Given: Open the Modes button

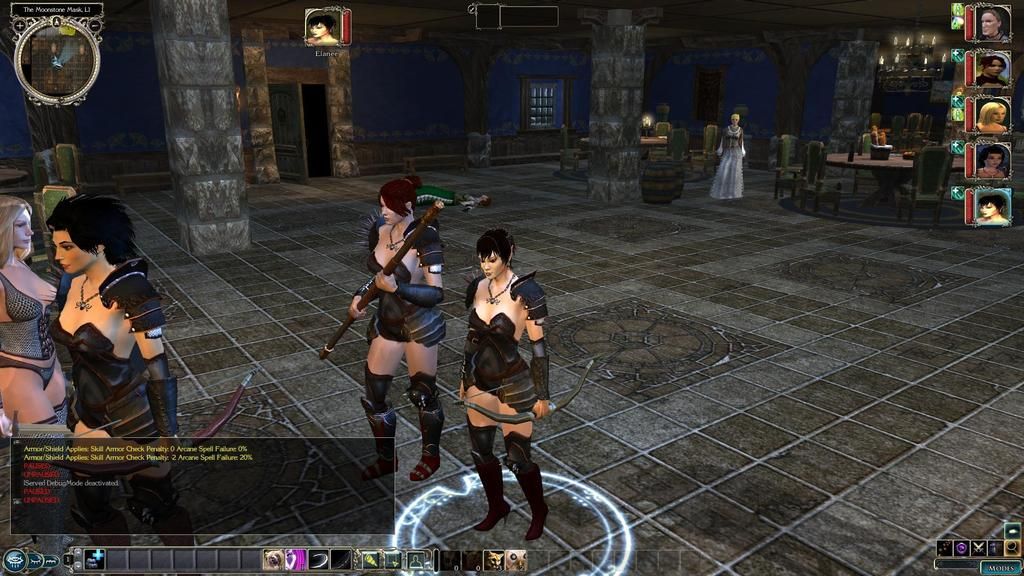Looking at the screenshot, I should [1000, 567].
